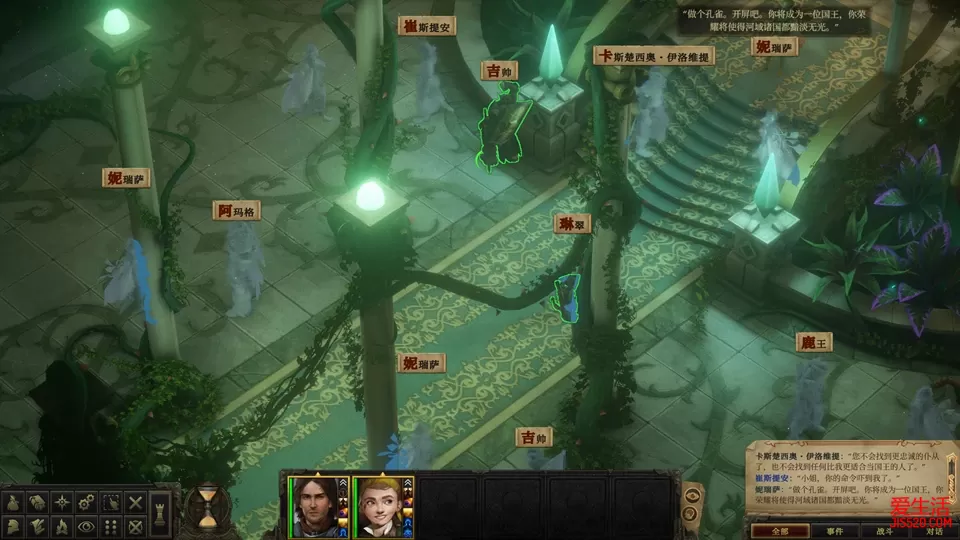Activate the eye icon in the command grid
Screen dimensions: 960x540
point(87,525)
